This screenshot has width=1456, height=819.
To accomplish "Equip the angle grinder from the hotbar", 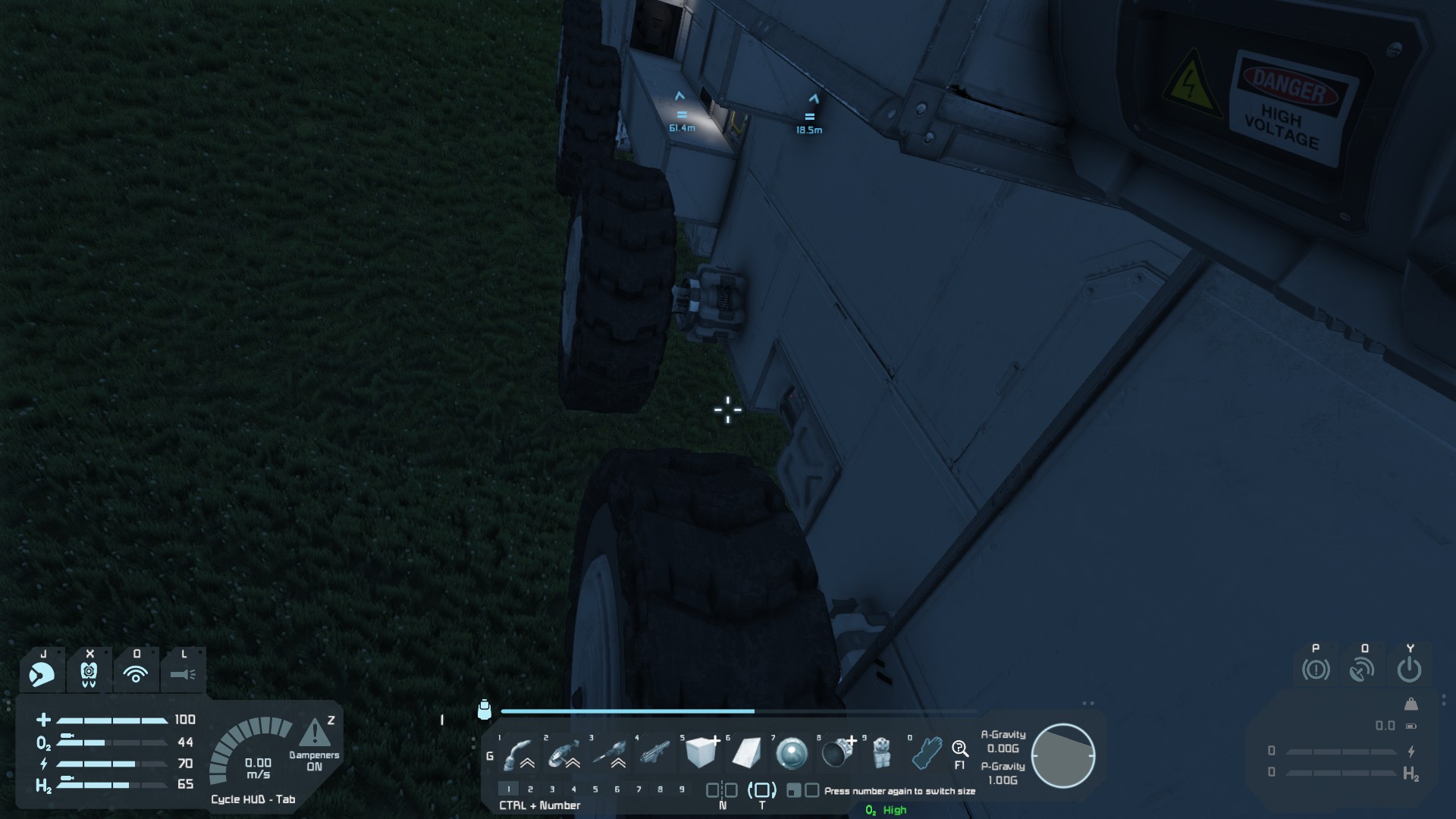I will click(563, 754).
